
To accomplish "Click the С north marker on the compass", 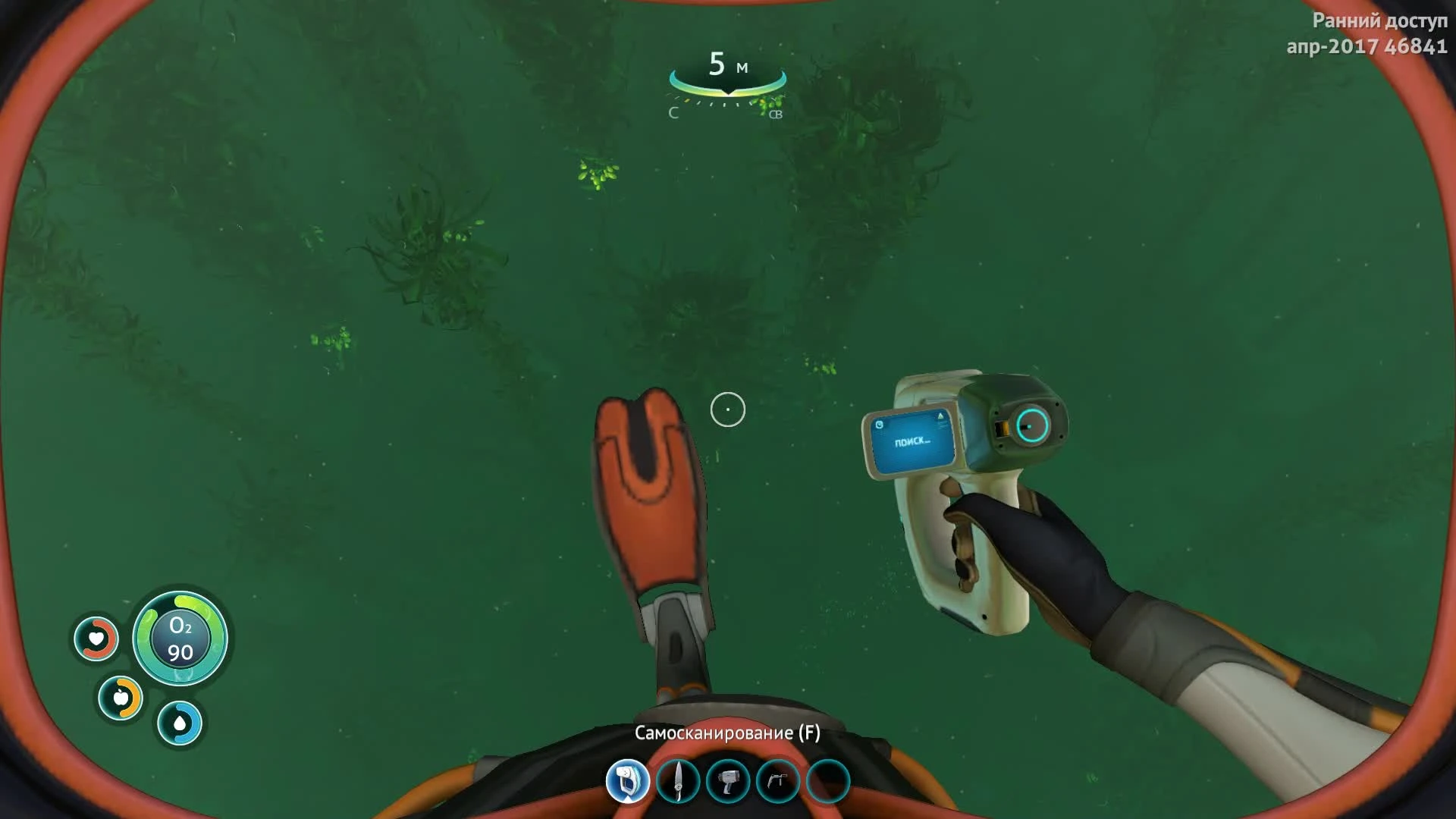I will [672, 114].
